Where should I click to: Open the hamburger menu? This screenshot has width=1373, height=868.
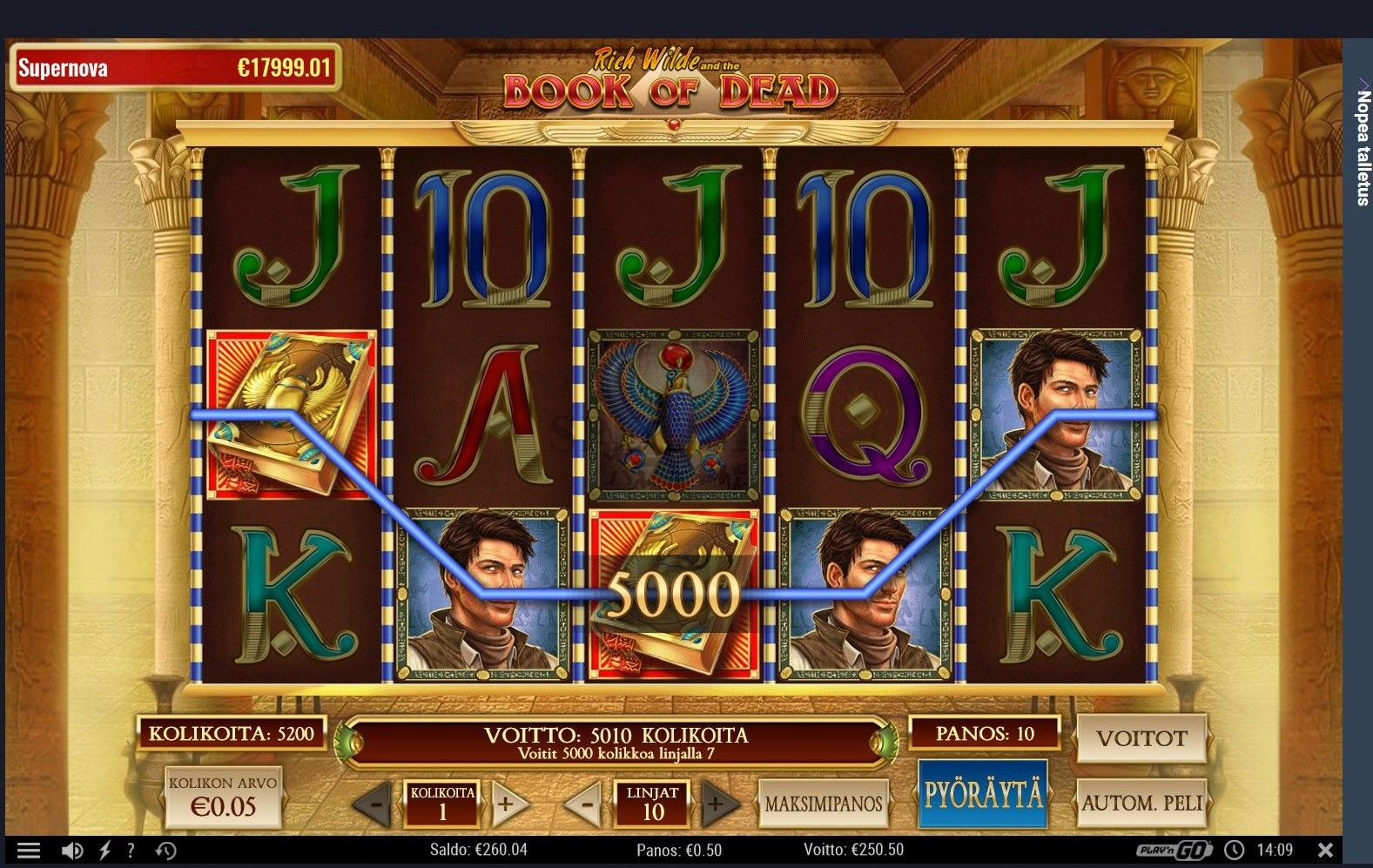(x=29, y=851)
